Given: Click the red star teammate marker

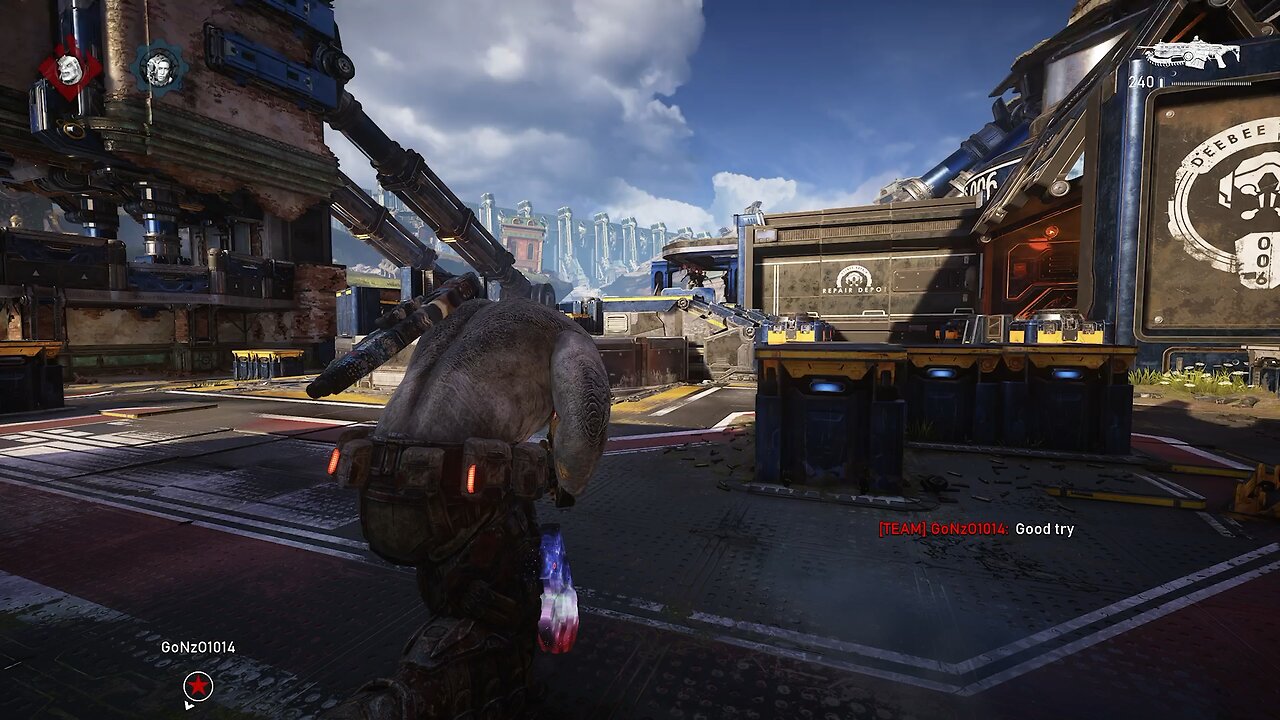Looking at the screenshot, I should (198, 686).
